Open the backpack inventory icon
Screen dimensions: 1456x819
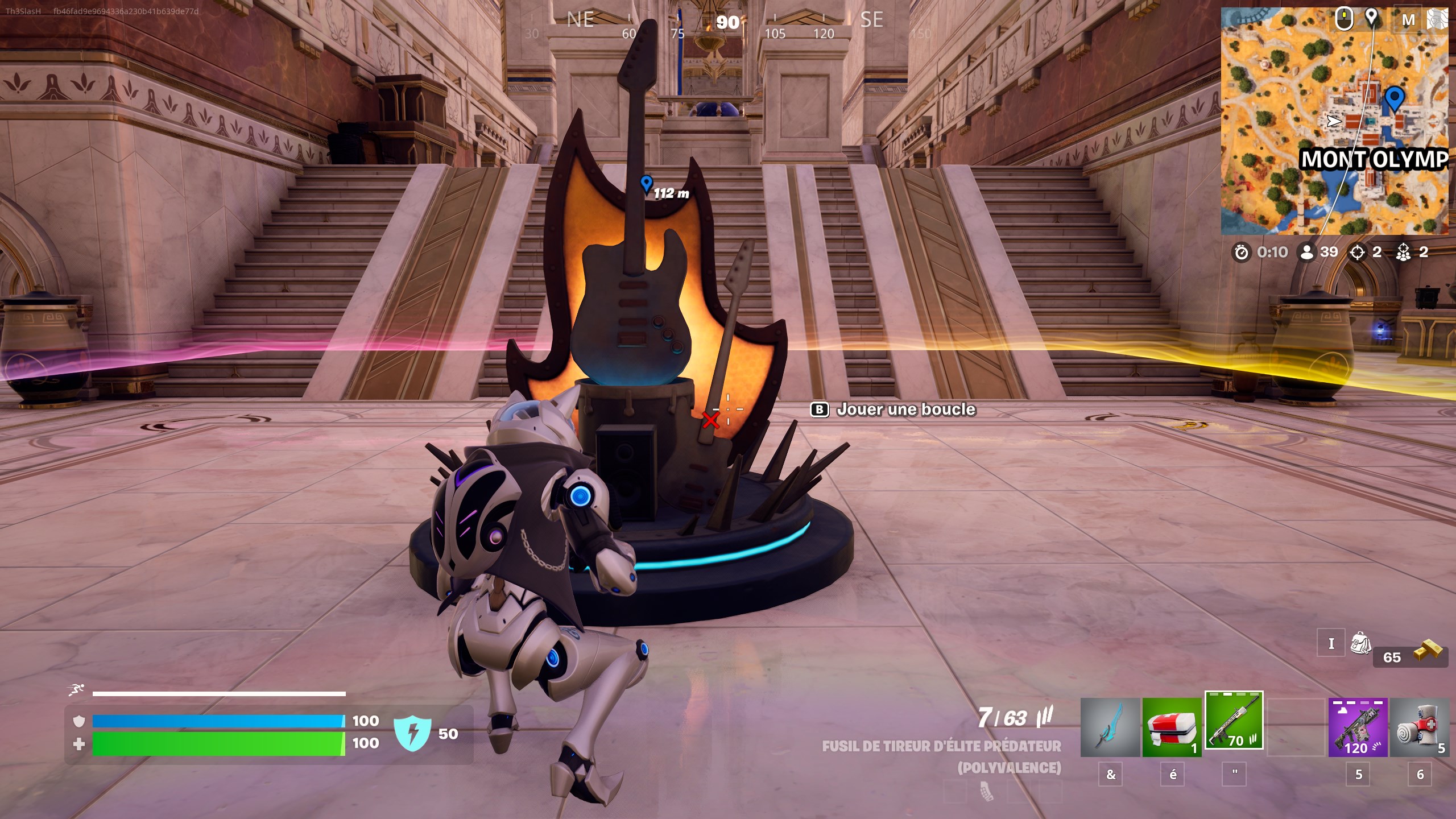click(x=1360, y=643)
